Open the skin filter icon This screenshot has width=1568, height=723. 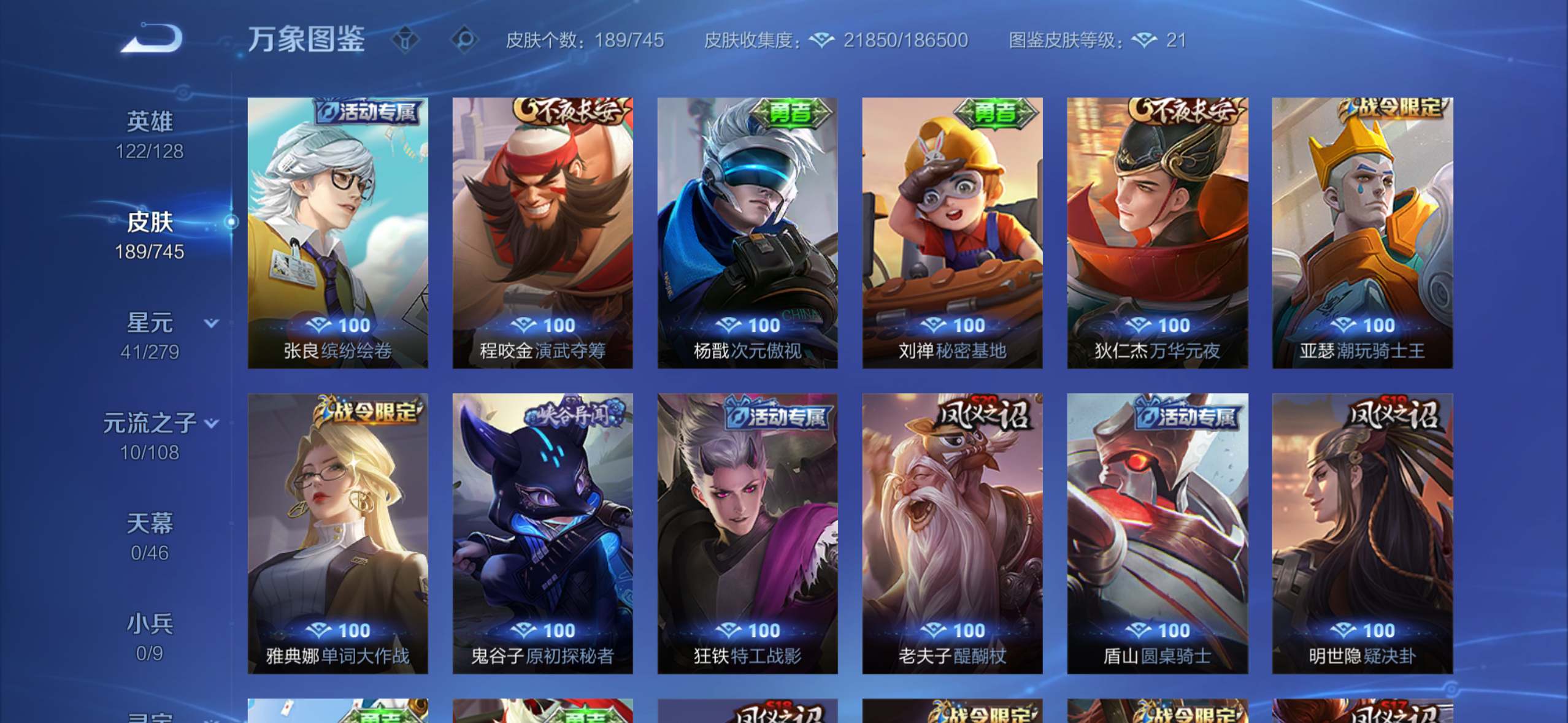(x=405, y=40)
